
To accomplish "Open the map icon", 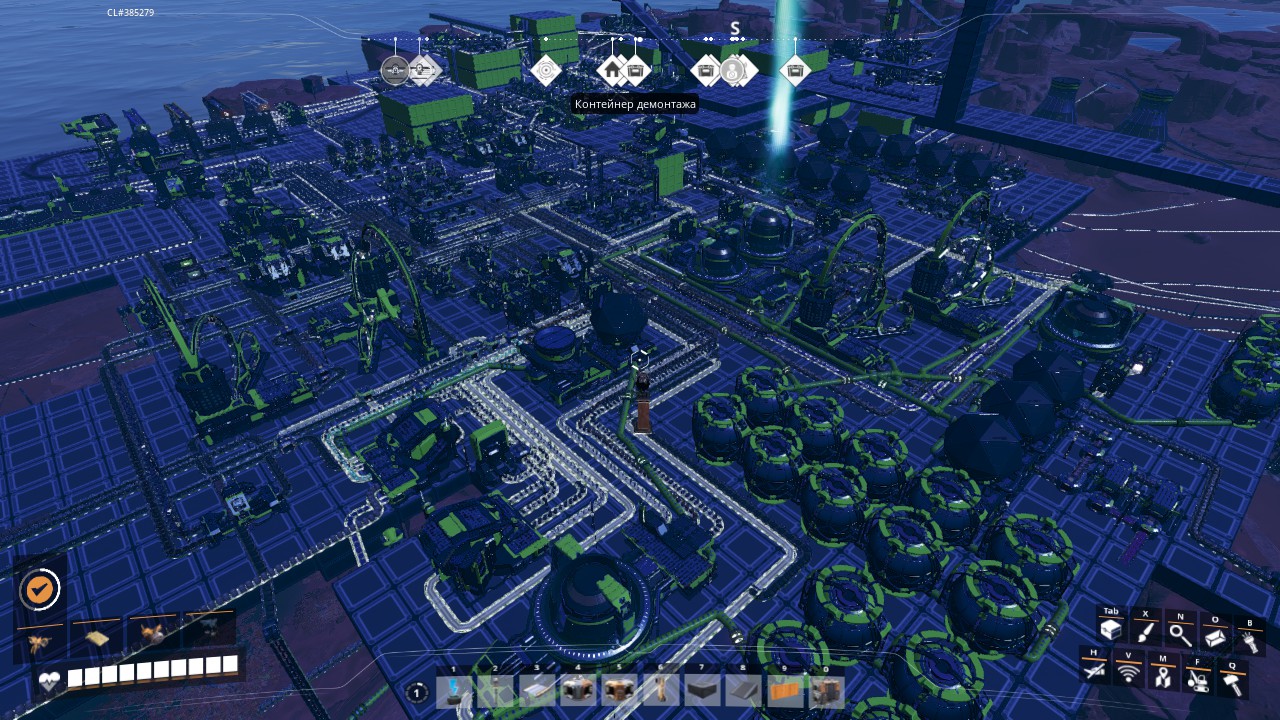I will point(1163,676).
